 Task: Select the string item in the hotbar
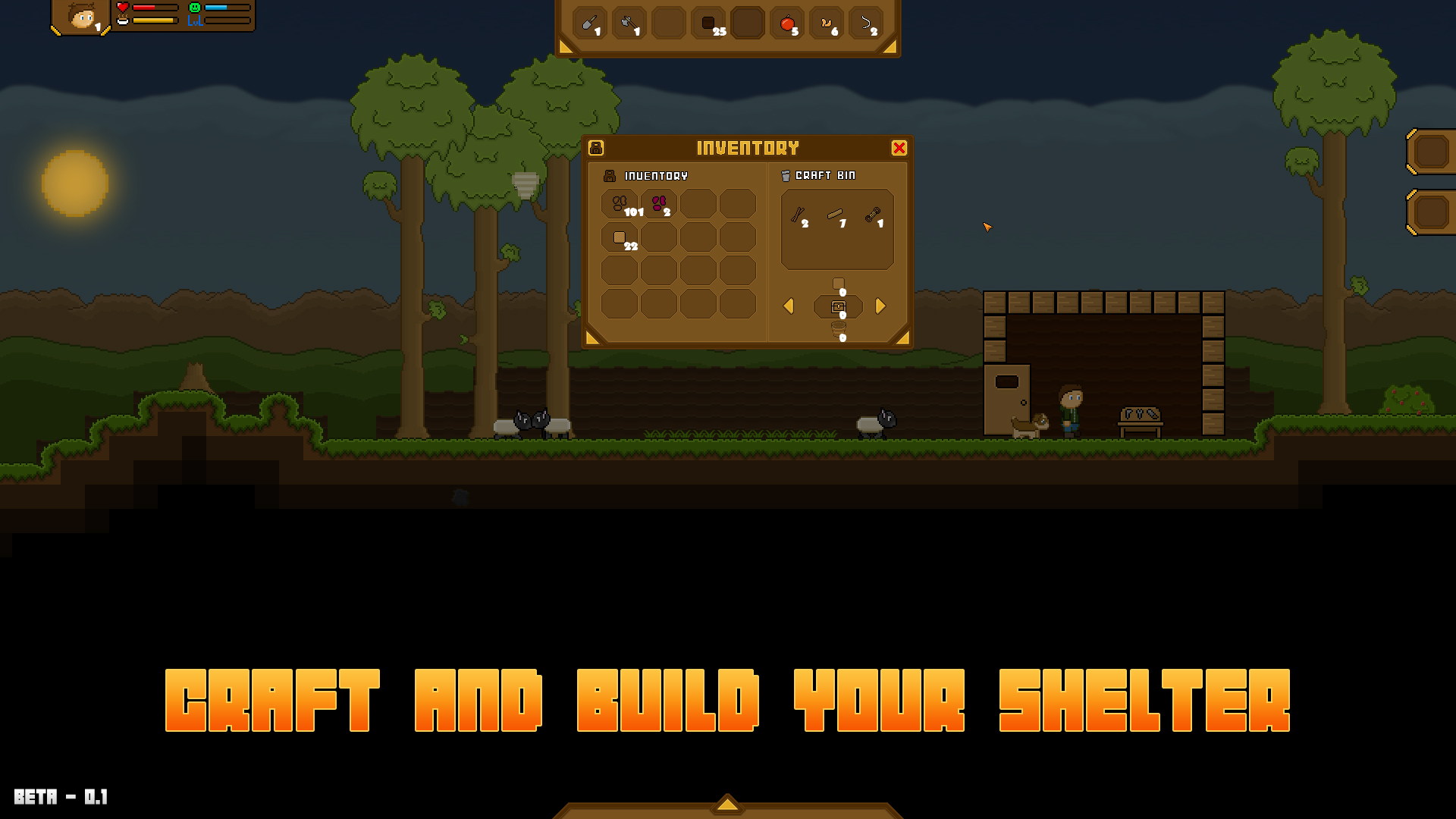click(x=866, y=23)
